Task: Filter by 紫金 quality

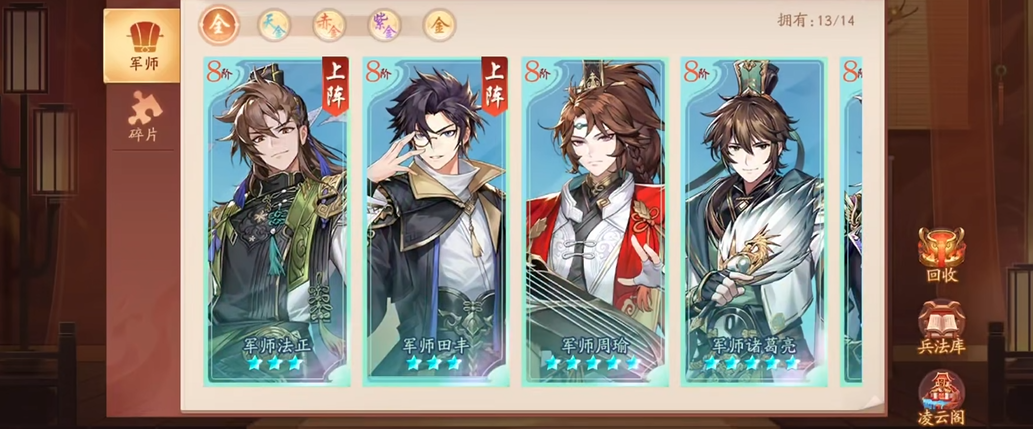Action: tap(384, 25)
